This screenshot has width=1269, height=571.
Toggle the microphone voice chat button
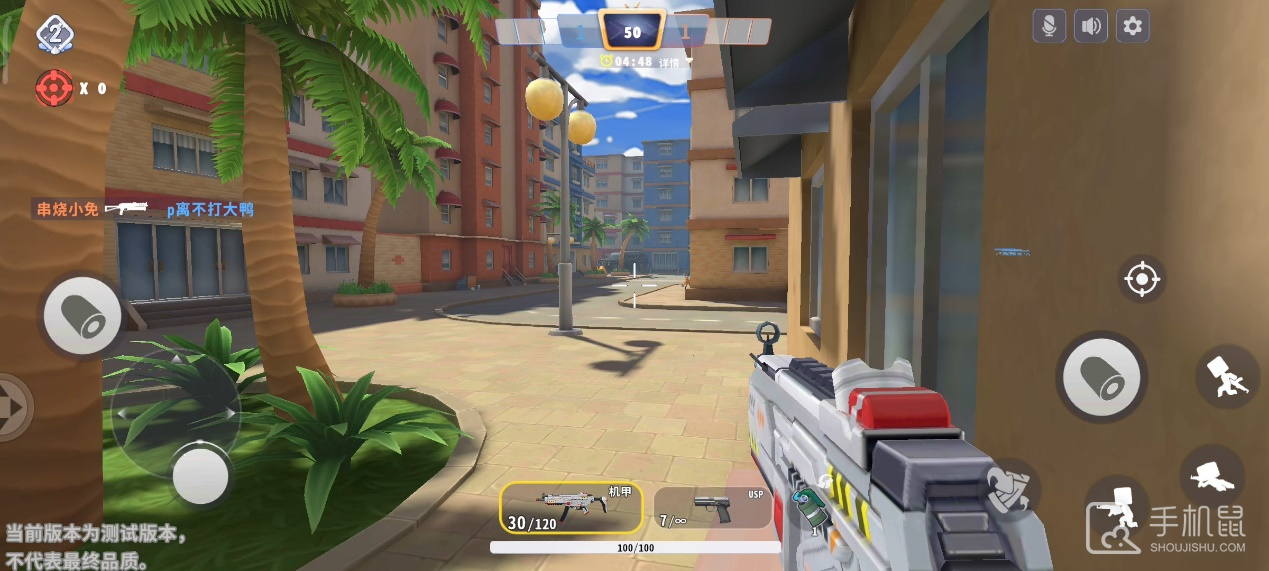1049,26
